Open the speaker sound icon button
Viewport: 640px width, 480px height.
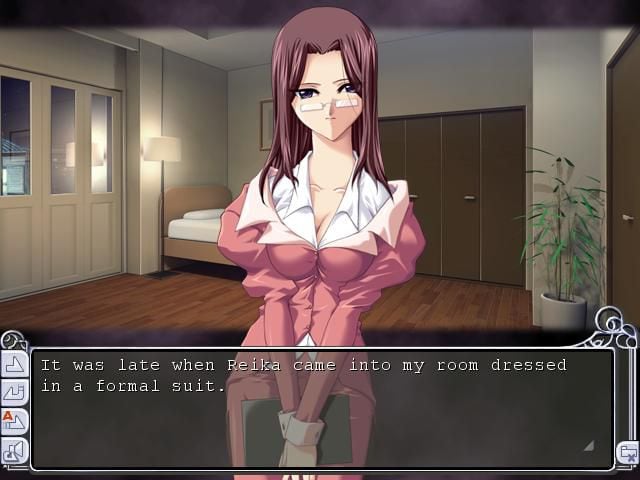click(x=15, y=451)
